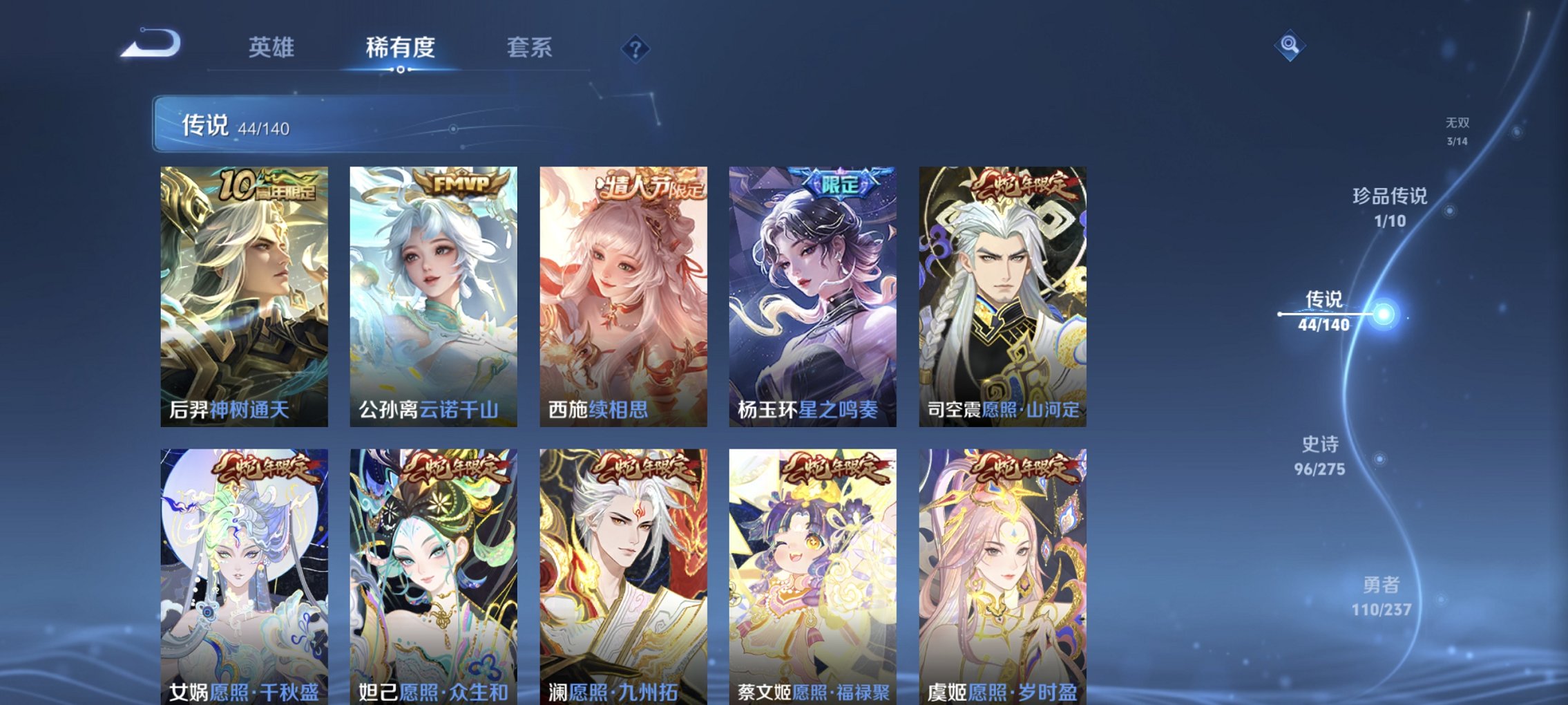Click the 蛇年限定 badge on 司空震's card

(x=1027, y=187)
